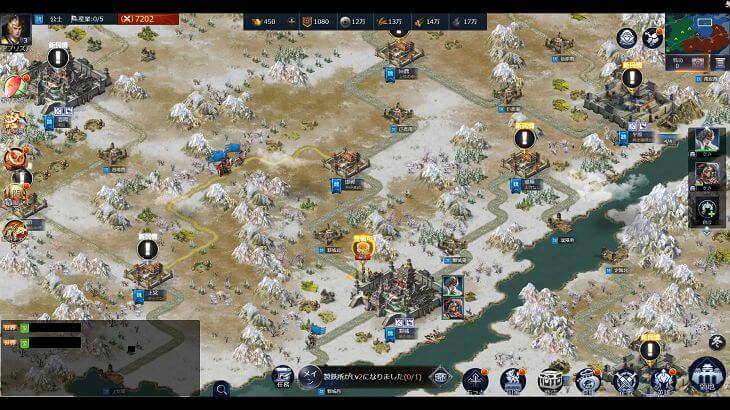
Task: Open the 任務 quest button
Action: [283, 378]
